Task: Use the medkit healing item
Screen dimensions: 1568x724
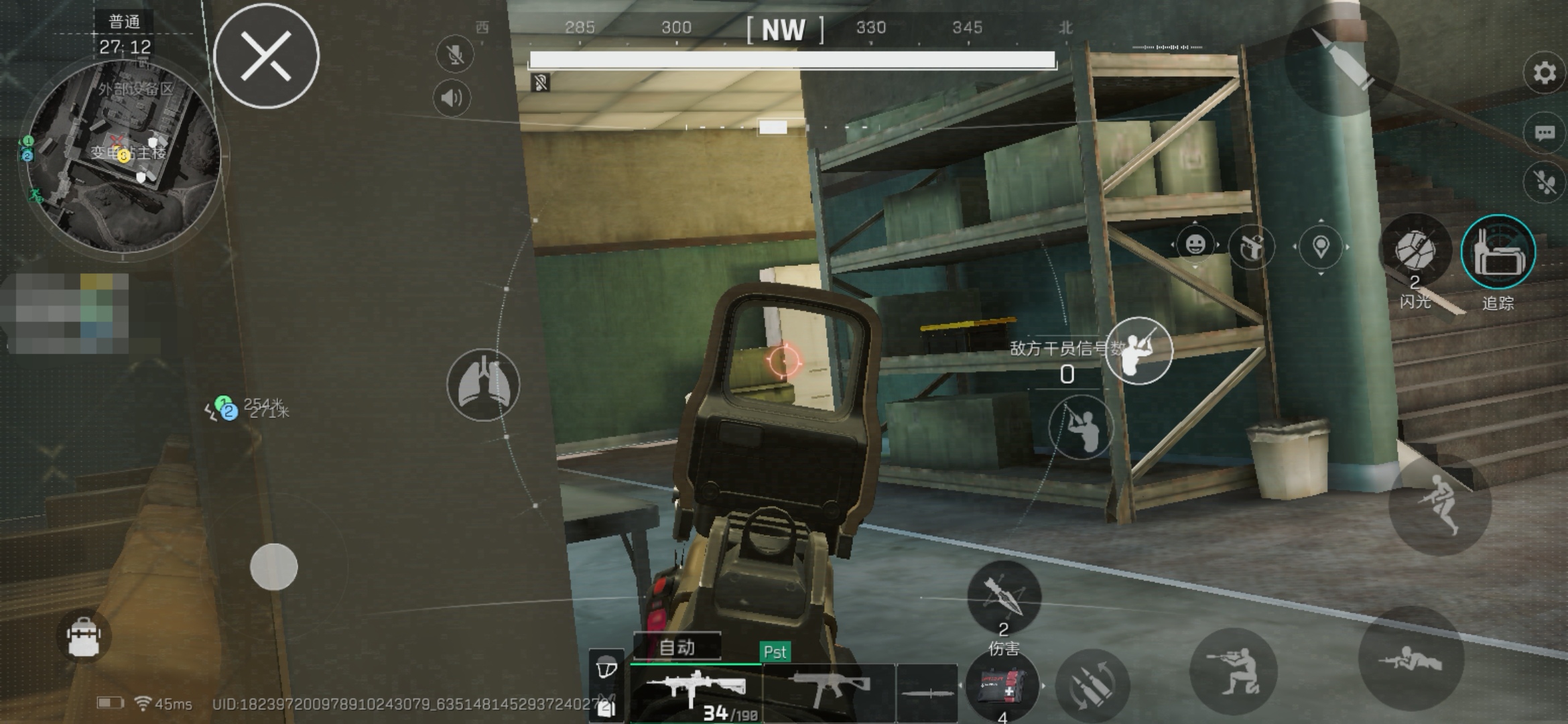Action: 1002,687
